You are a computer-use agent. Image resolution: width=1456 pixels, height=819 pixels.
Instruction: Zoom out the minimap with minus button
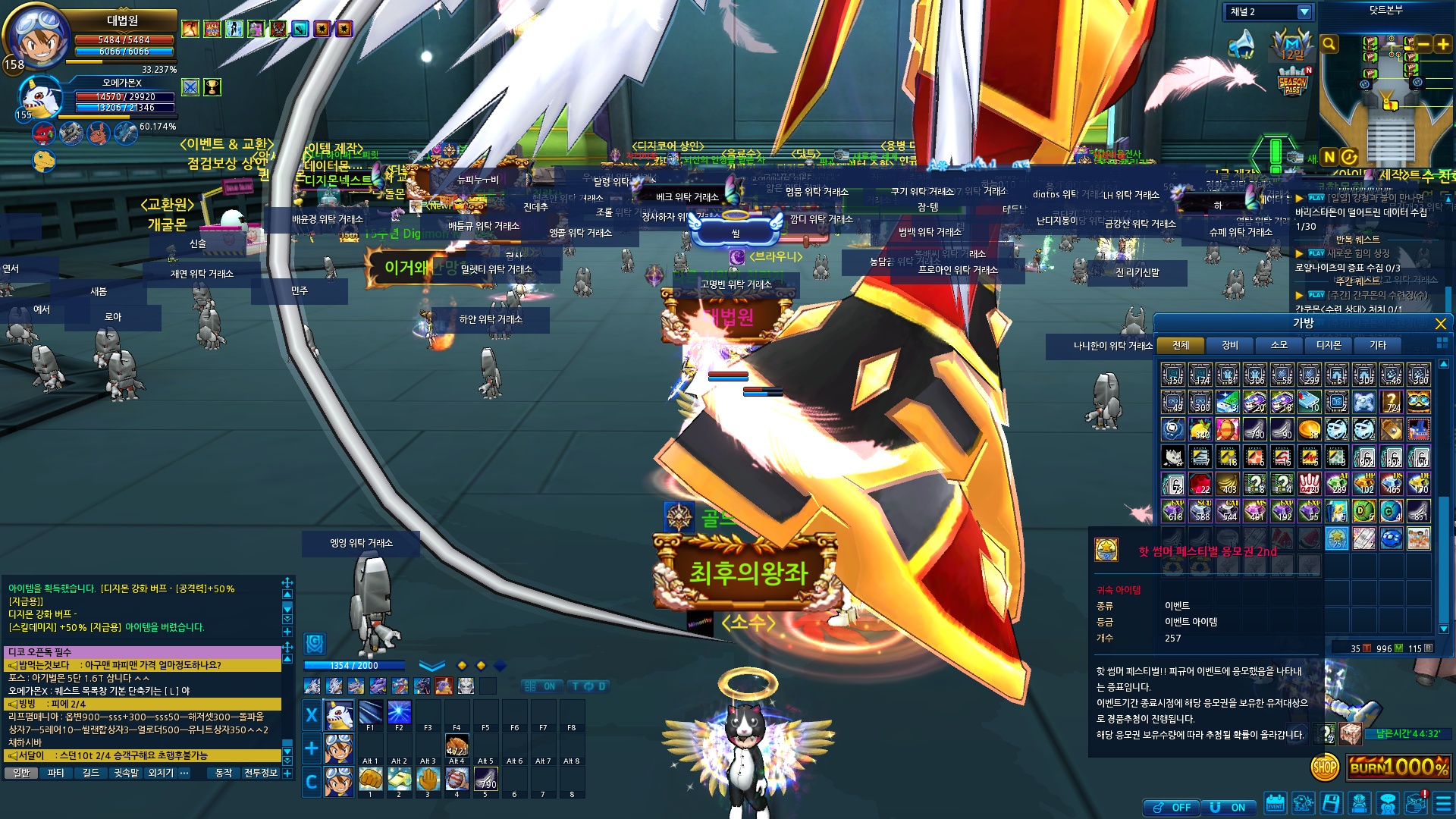[1423, 45]
